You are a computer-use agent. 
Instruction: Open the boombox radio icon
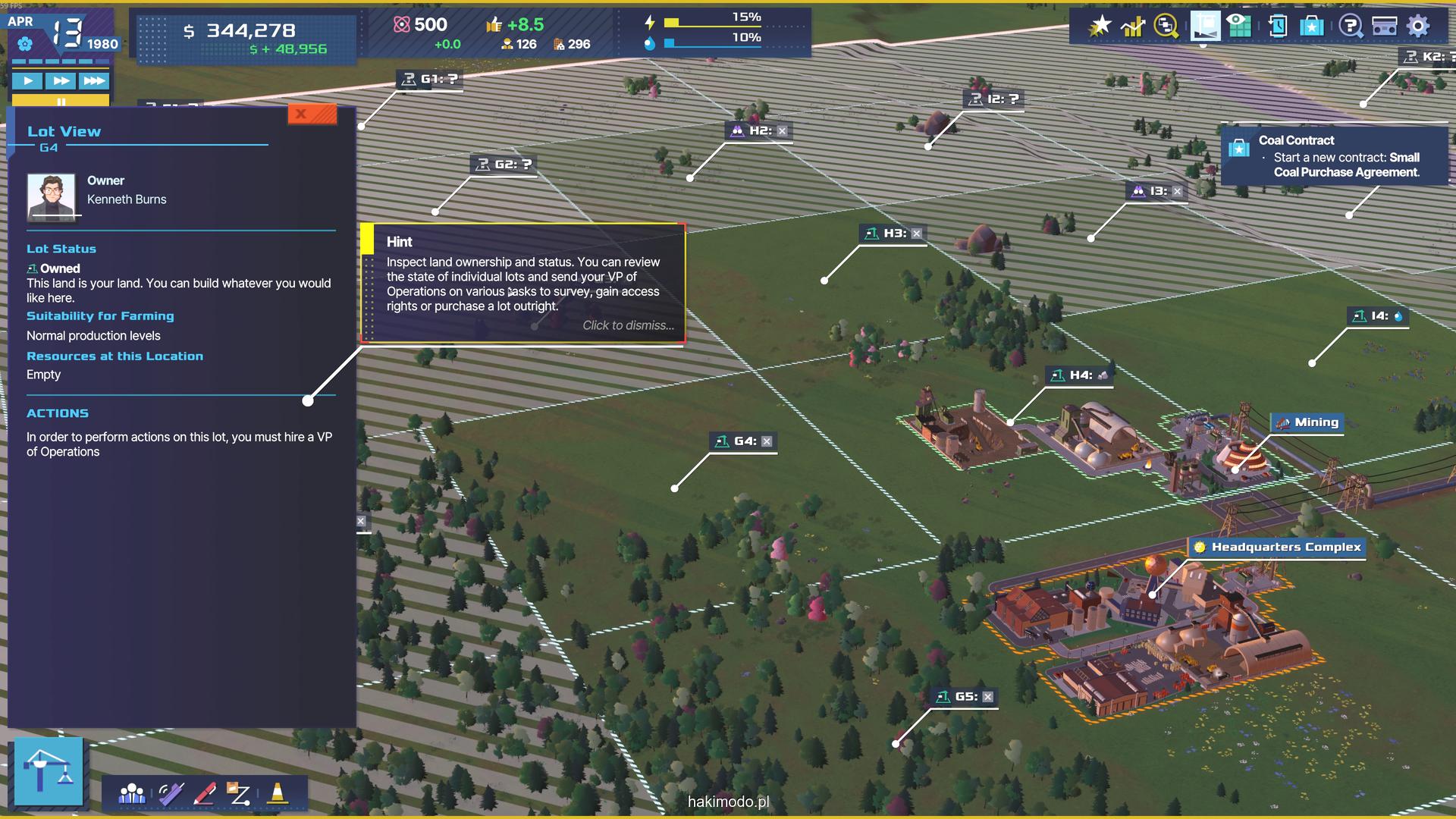pyautogui.click(x=1385, y=27)
